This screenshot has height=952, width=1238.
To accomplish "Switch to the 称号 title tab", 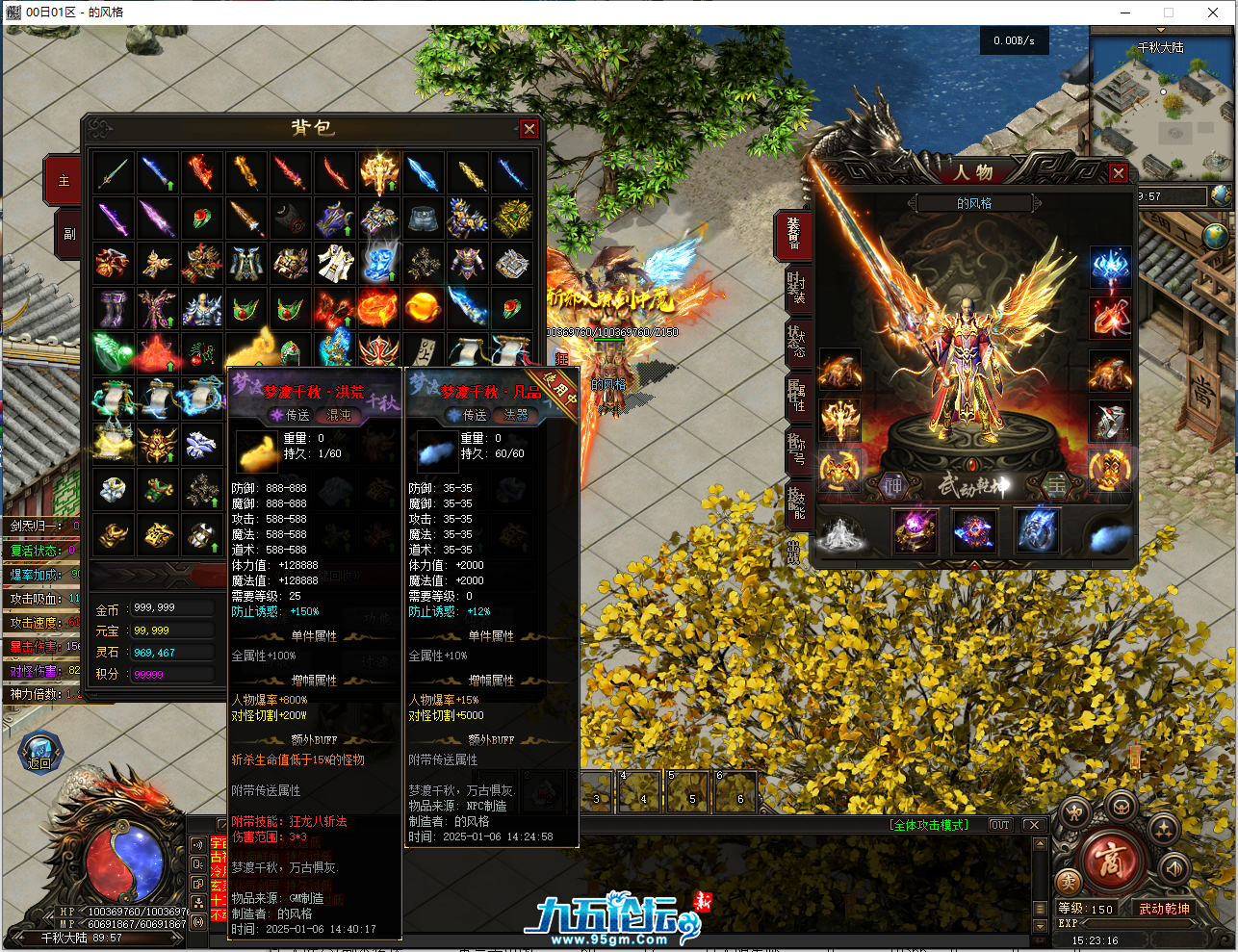I will [x=796, y=448].
